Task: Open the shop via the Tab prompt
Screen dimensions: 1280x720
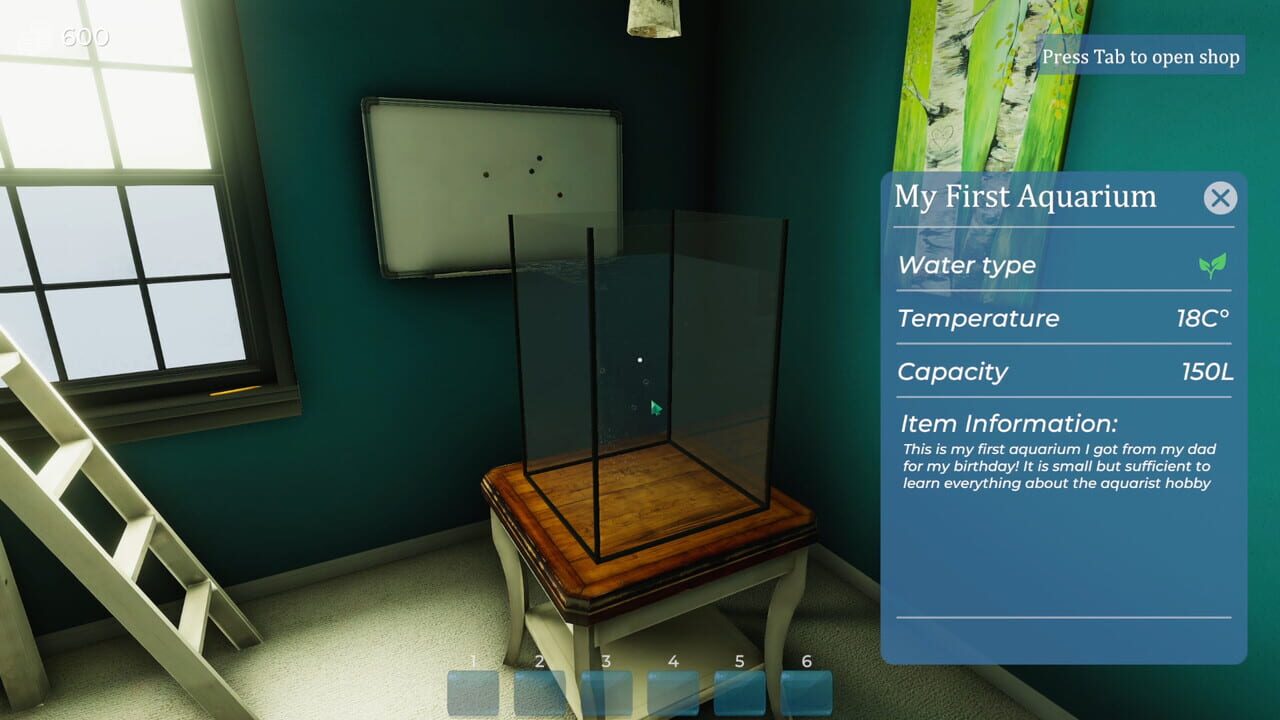Action: coord(1141,57)
